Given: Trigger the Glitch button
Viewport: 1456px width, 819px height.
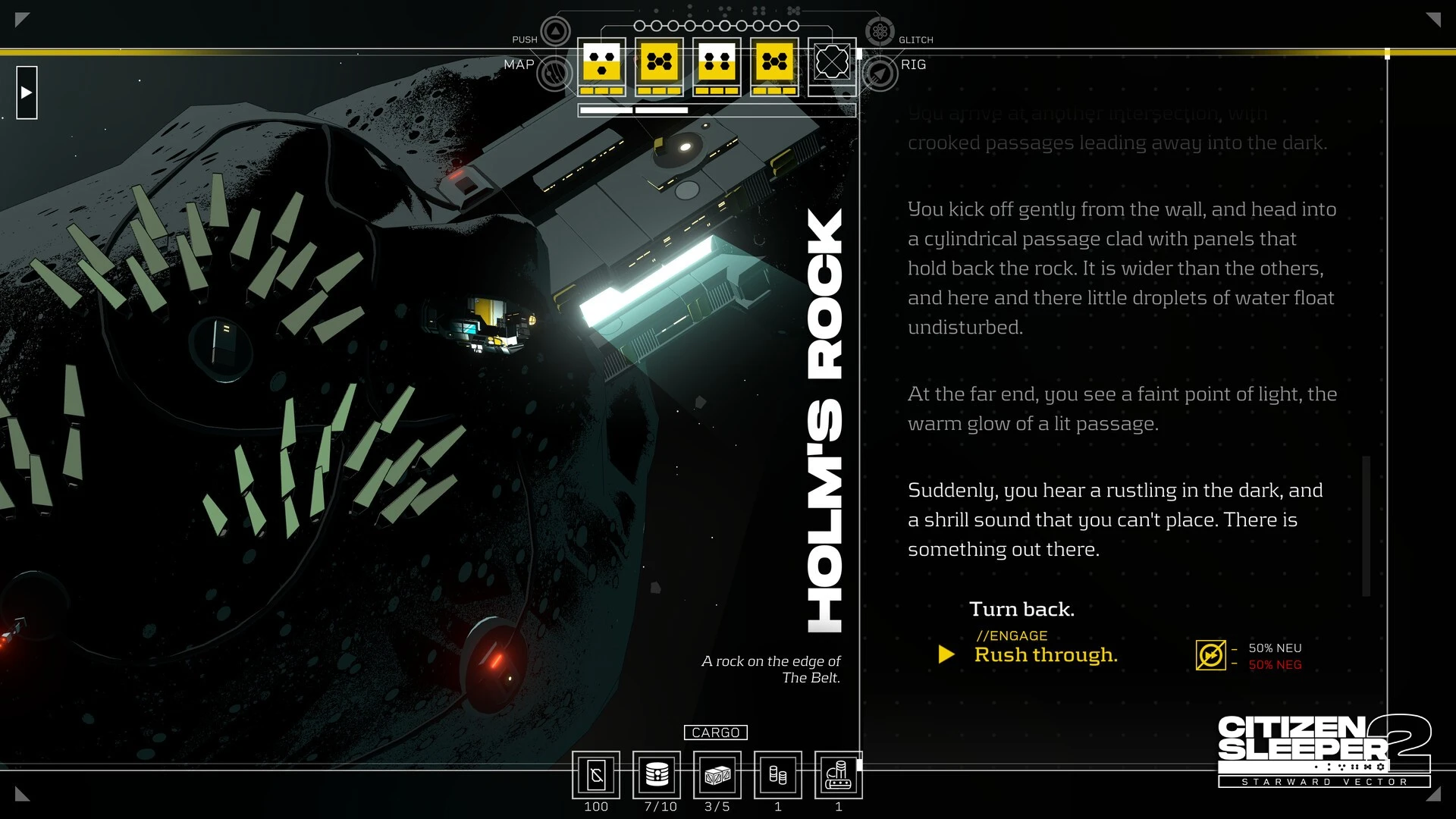Looking at the screenshot, I should coord(880,32).
